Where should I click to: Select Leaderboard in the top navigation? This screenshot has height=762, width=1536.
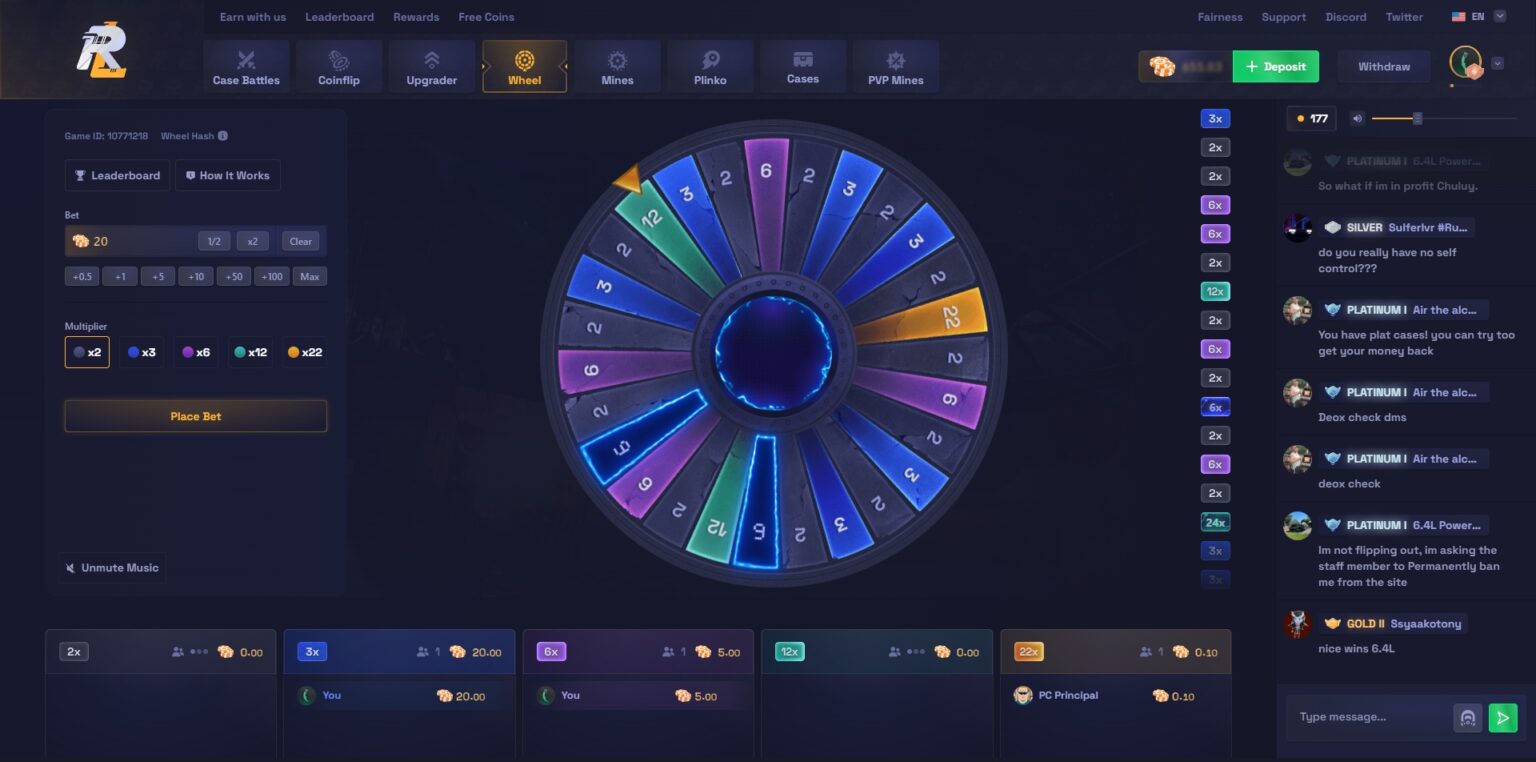coord(339,16)
